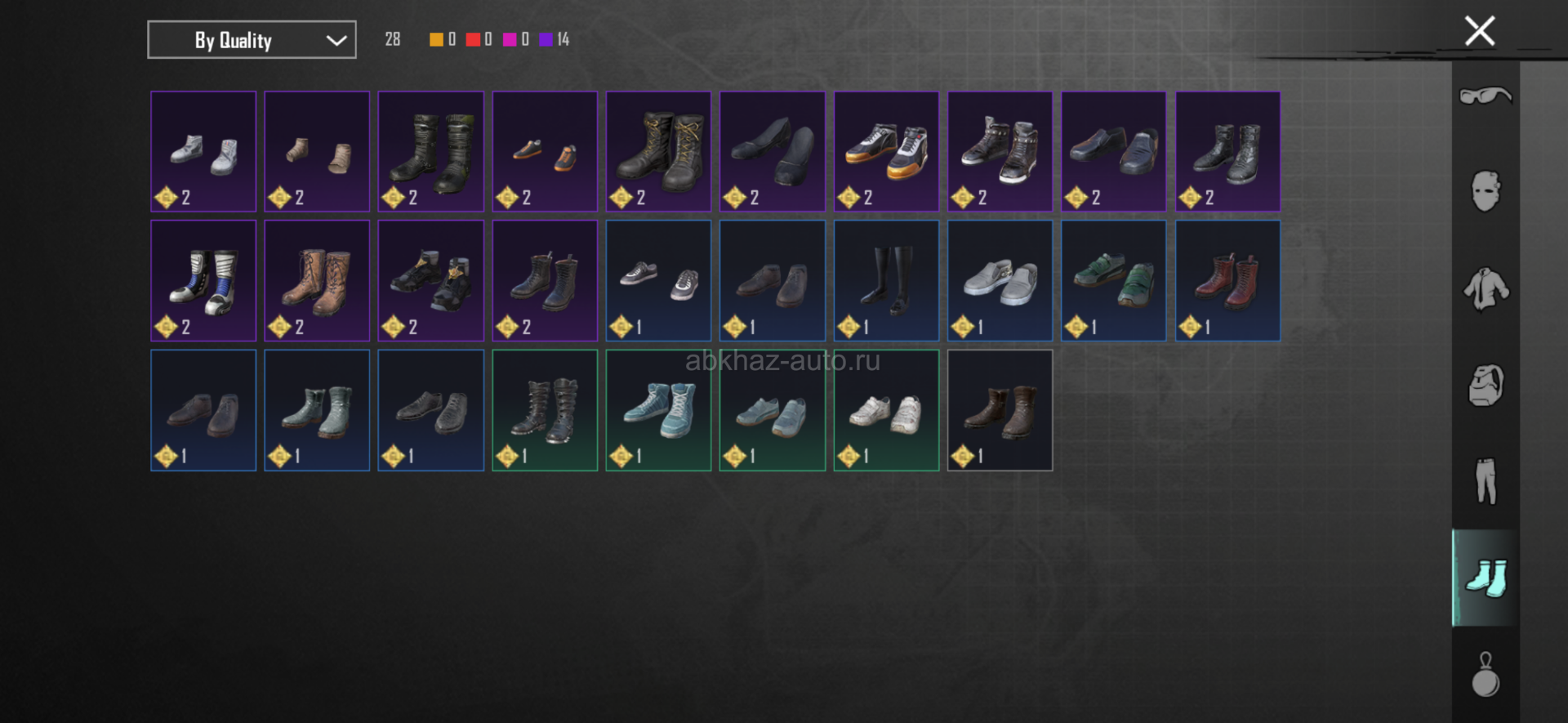Select the shoes category tab

pyautogui.click(x=1486, y=578)
